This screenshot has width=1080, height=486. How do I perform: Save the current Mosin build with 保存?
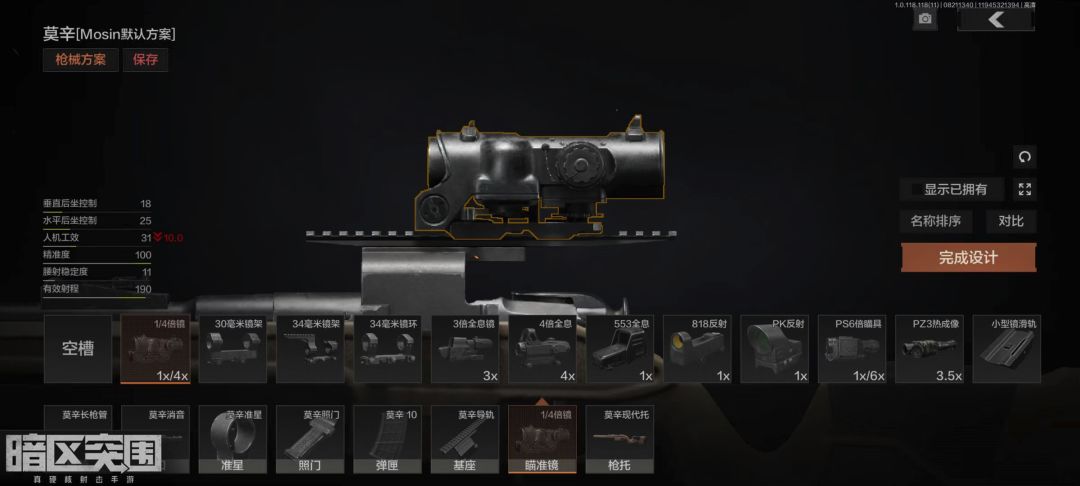145,59
